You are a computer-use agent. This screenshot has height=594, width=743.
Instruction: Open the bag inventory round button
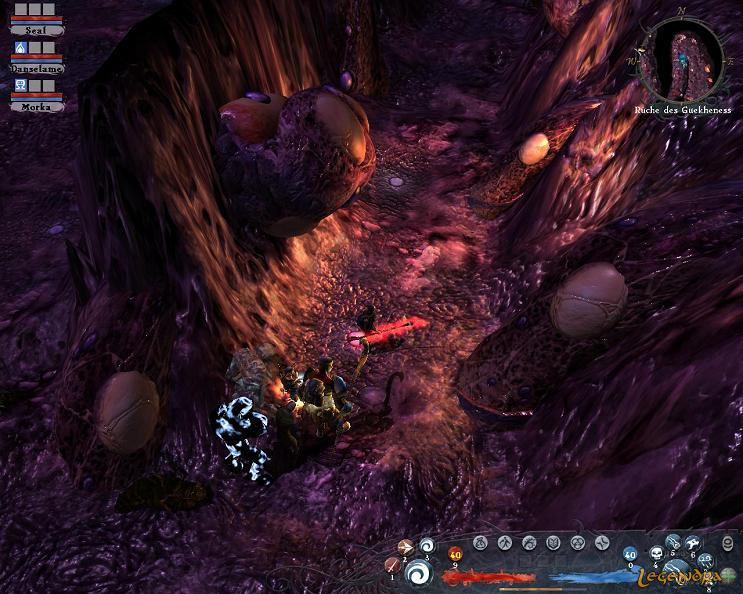pyautogui.click(x=480, y=542)
